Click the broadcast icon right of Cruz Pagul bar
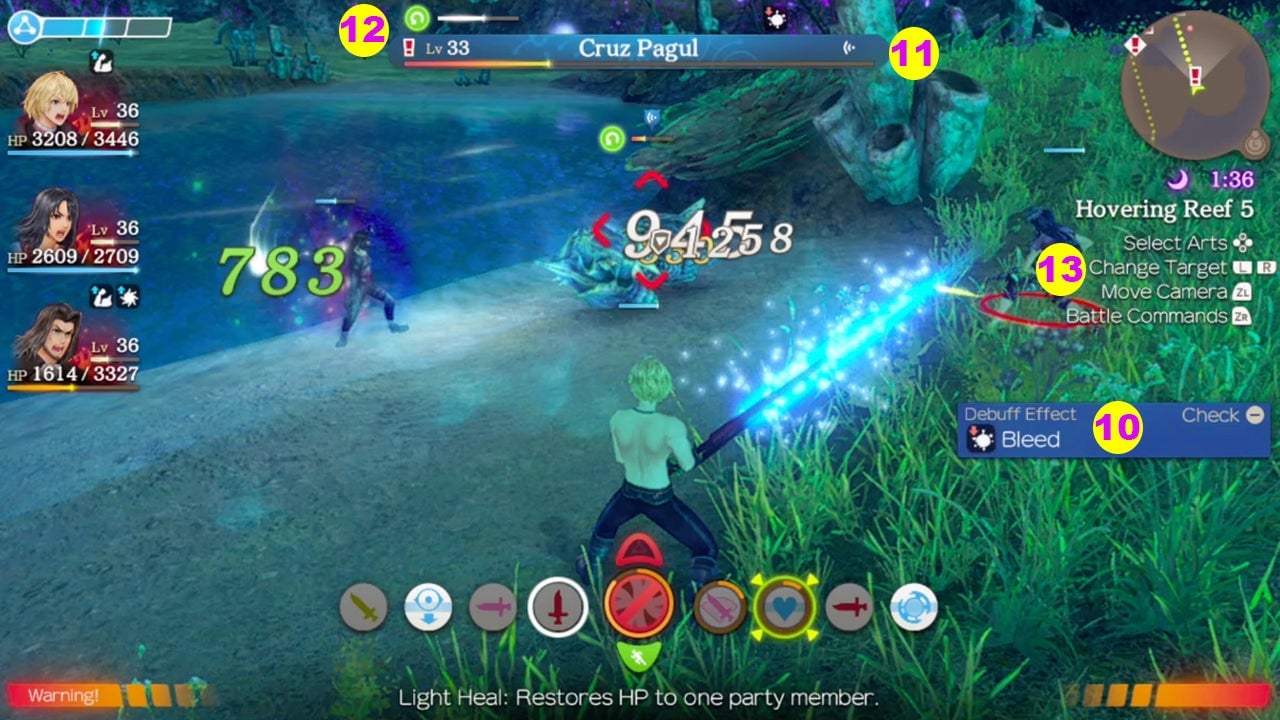The height and width of the screenshot is (720, 1280). [x=849, y=47]
